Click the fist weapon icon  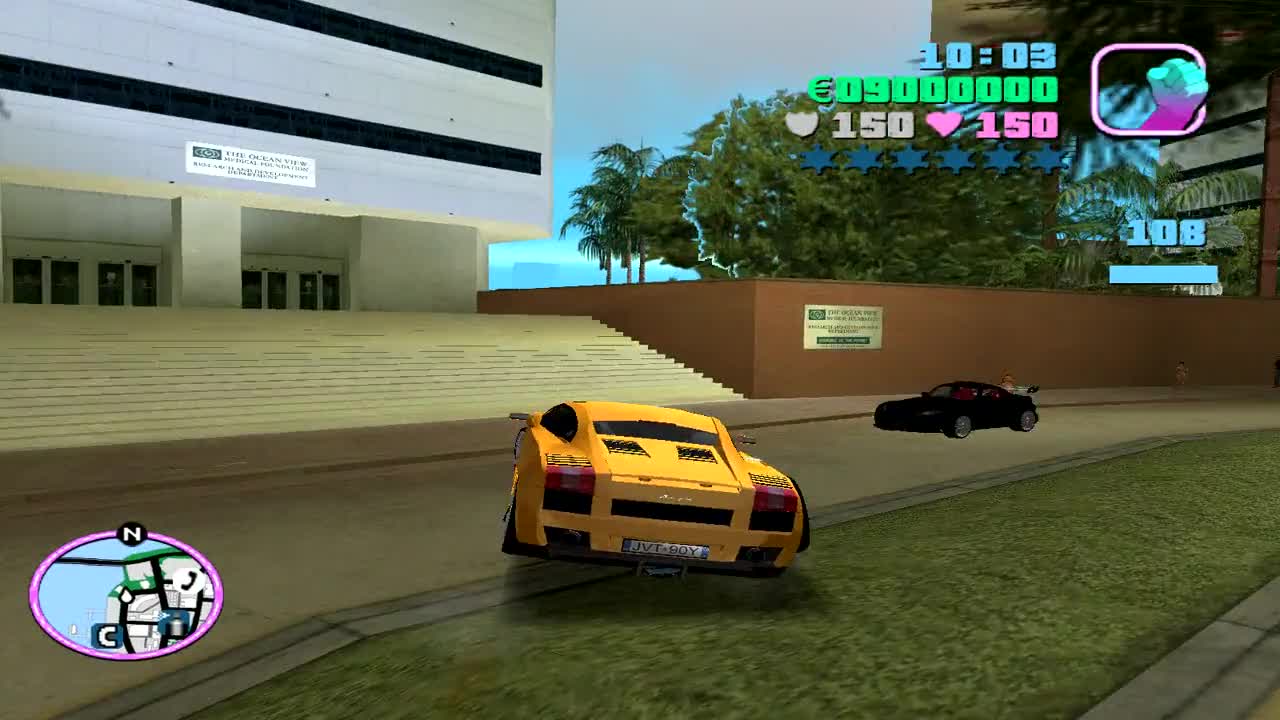click(x=1148, y=88)
